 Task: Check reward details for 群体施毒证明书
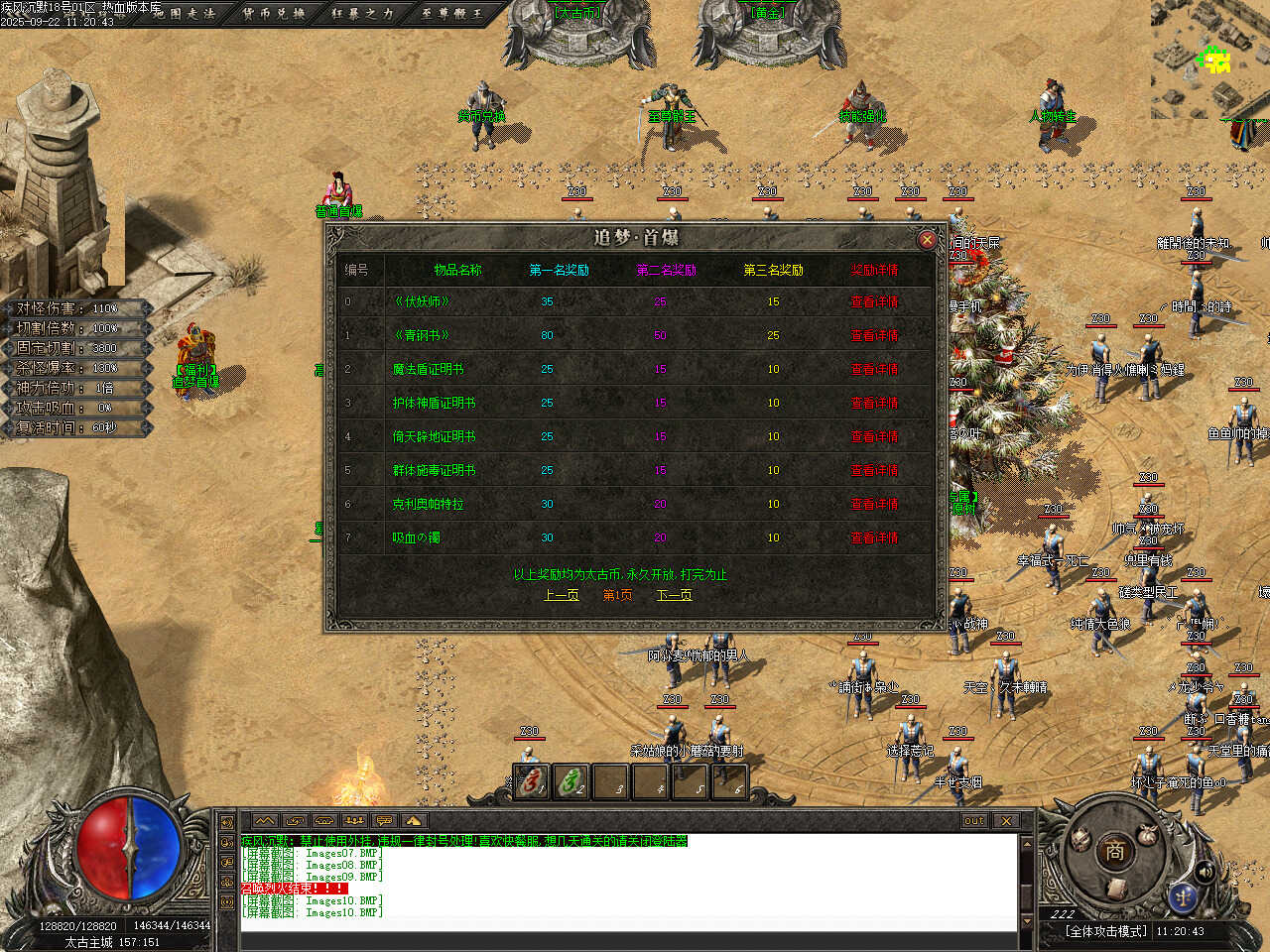873,470
